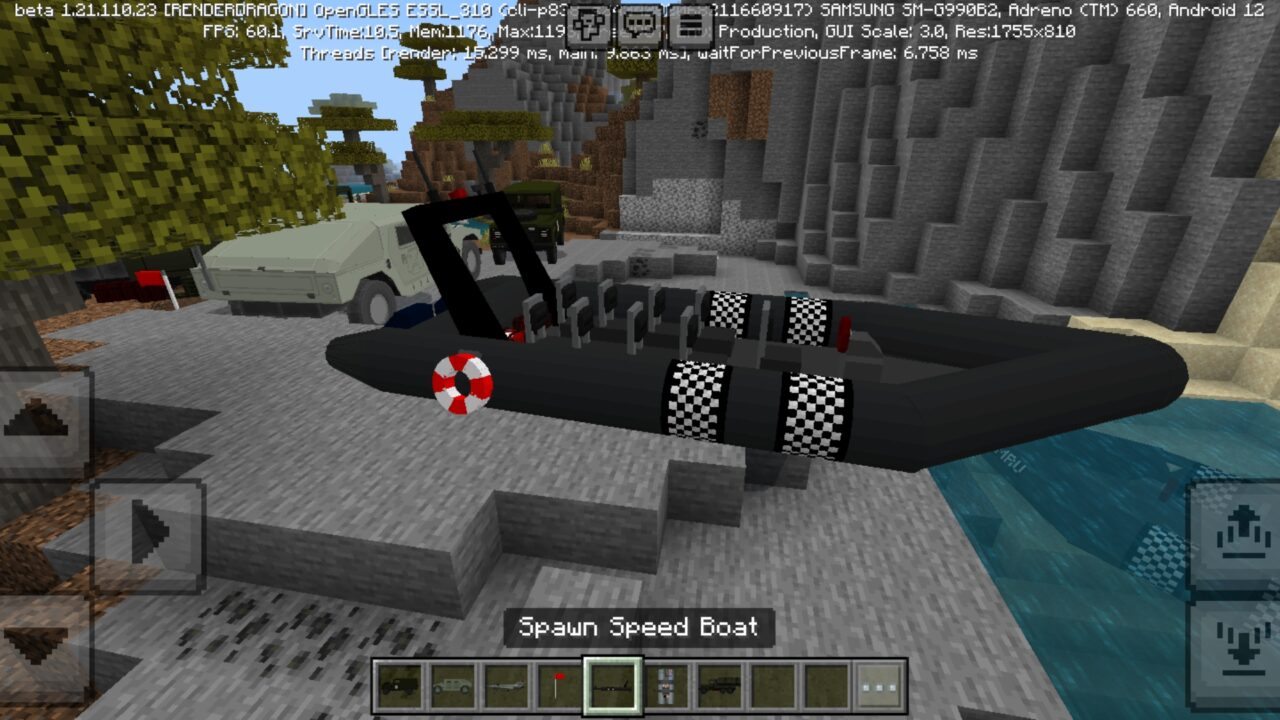
Task: Open the chat bubble icon
Action: click(x=638, y=22)
